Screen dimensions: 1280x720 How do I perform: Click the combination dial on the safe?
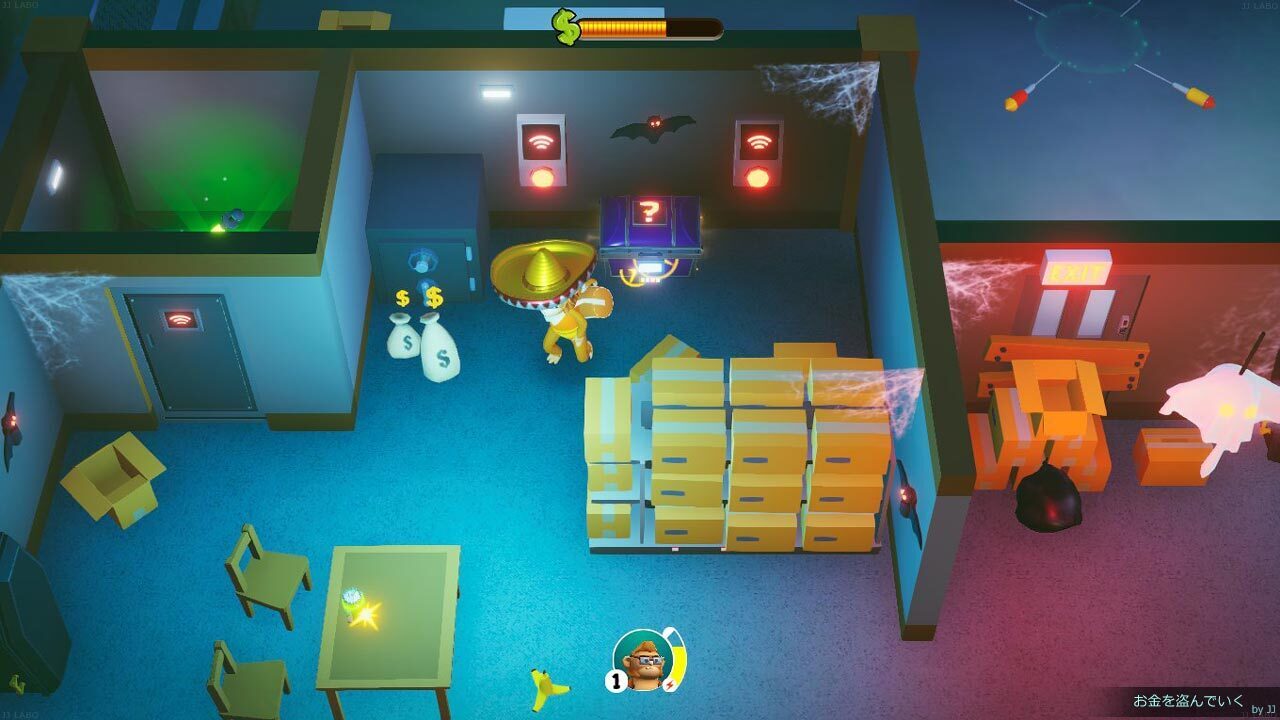(x=425, y=258)
